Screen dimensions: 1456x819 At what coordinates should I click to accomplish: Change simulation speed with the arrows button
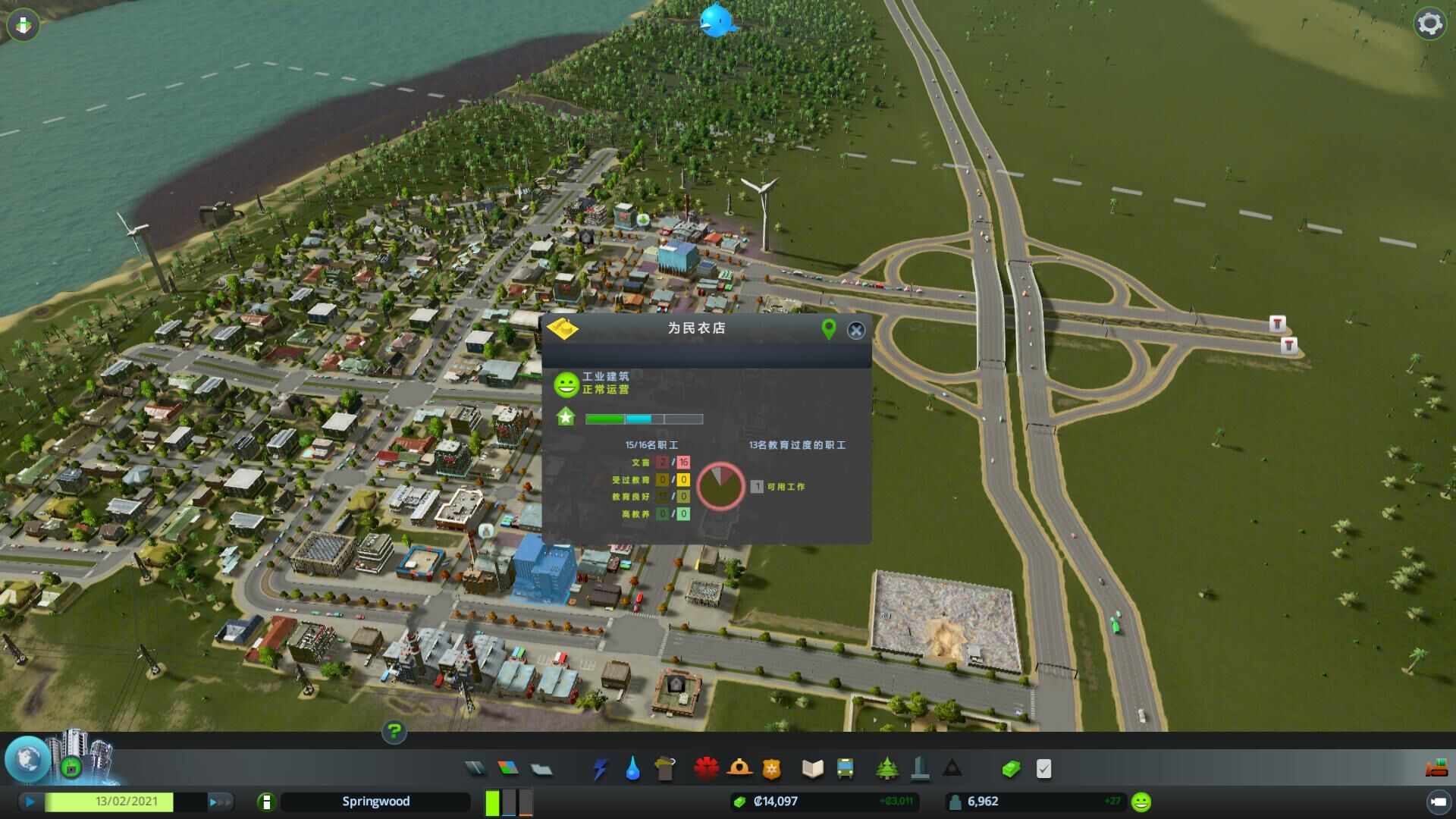tap(219, 802)
